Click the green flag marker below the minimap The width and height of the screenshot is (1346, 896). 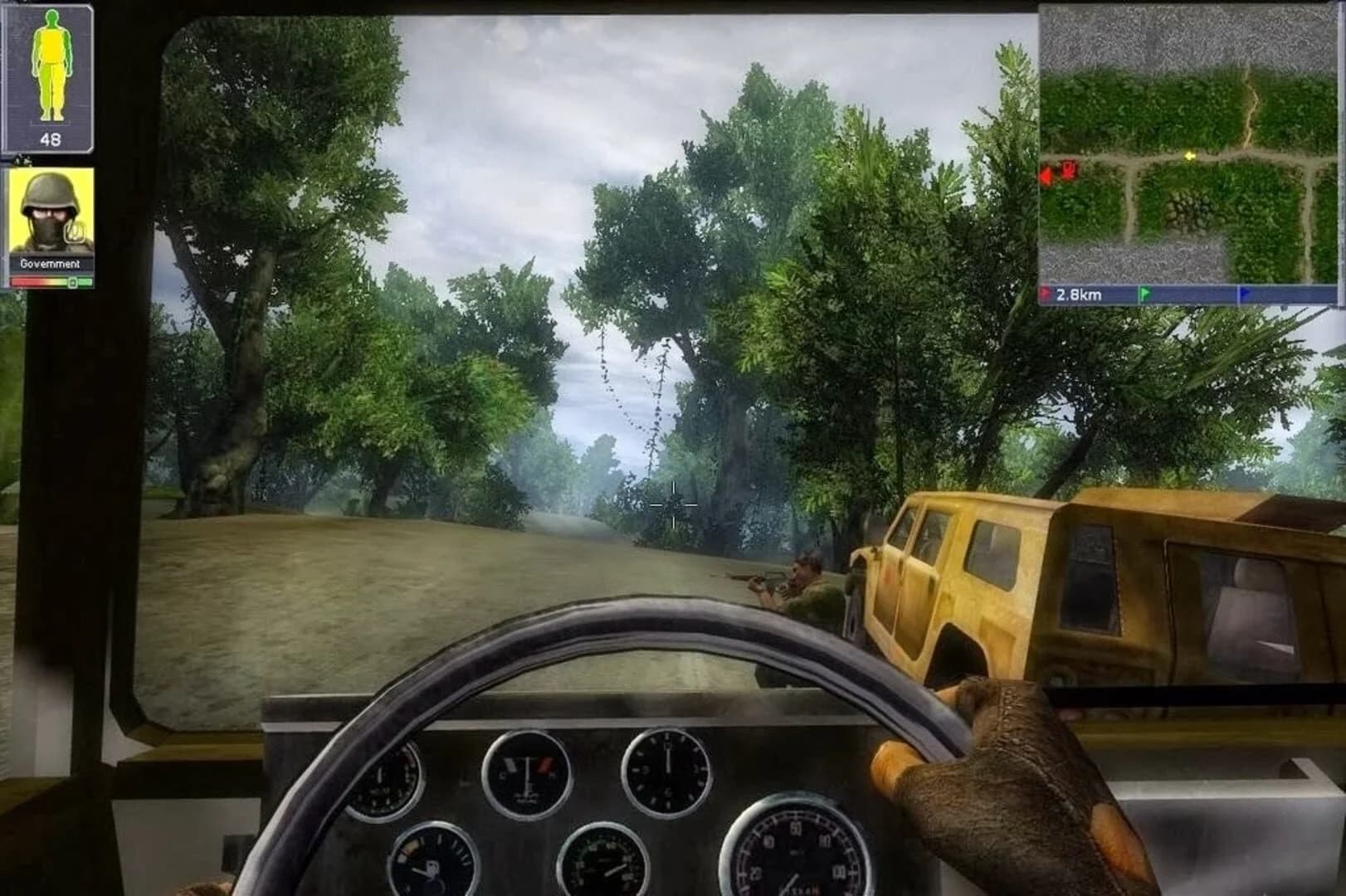[1148, 290]
